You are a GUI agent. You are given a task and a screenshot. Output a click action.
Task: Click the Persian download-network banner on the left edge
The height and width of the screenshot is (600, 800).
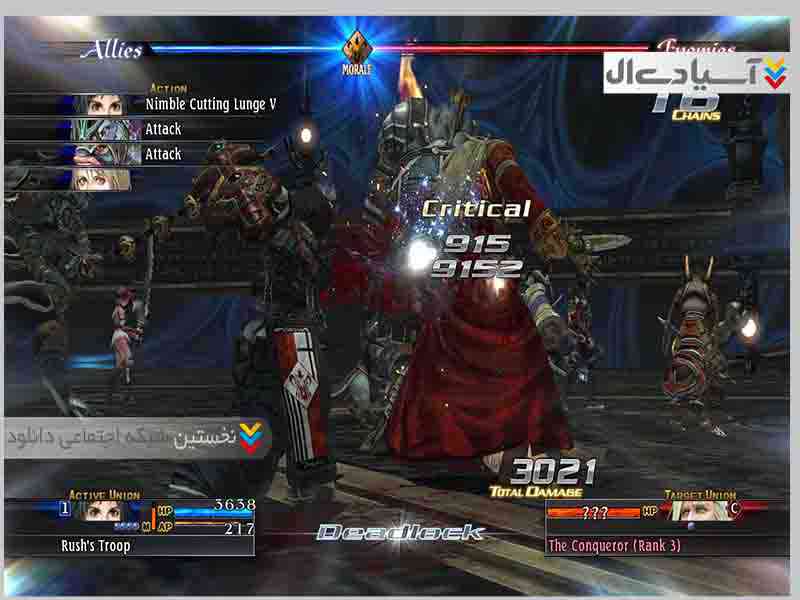pyautogui.click(x=135, y=437)
